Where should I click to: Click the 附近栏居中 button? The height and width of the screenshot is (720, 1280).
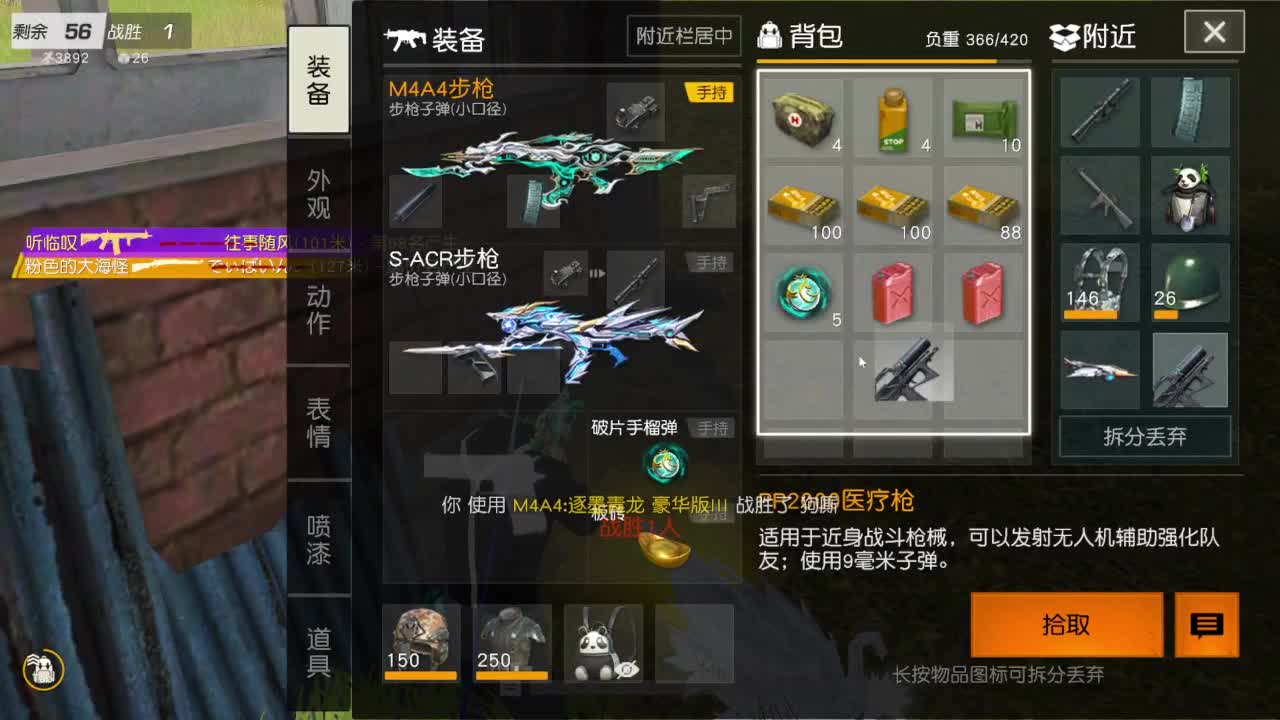pos(683,36)
